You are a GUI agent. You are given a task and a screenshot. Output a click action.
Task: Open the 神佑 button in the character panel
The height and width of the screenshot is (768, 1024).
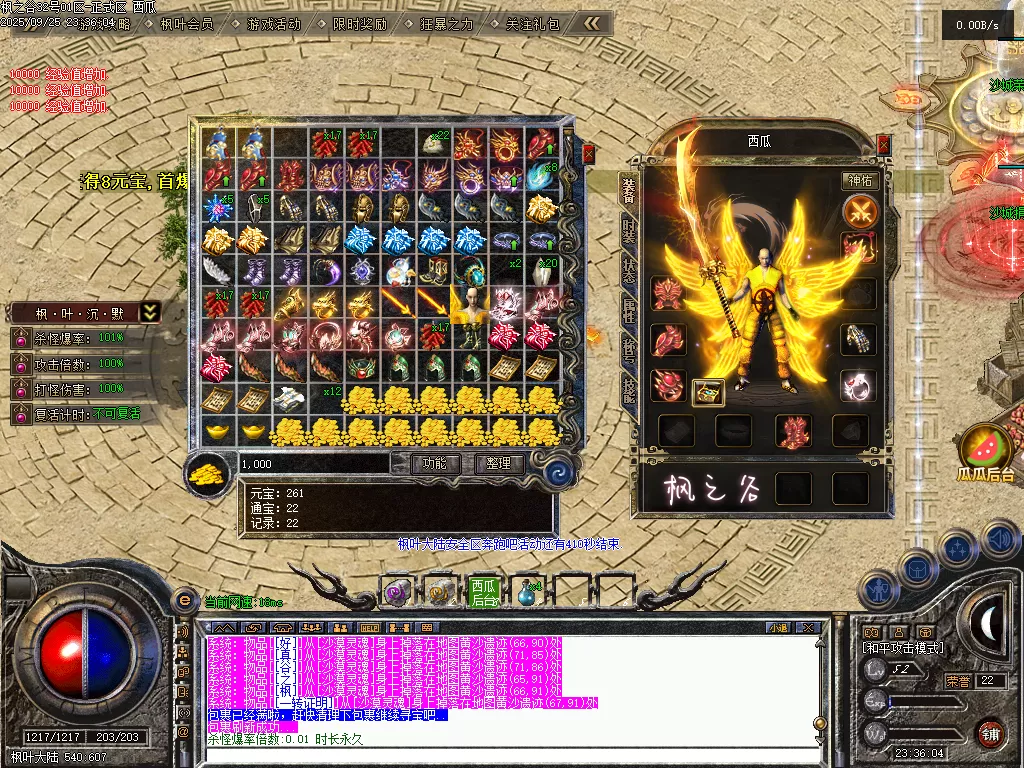pyautogui.click(x=860, y=182)
